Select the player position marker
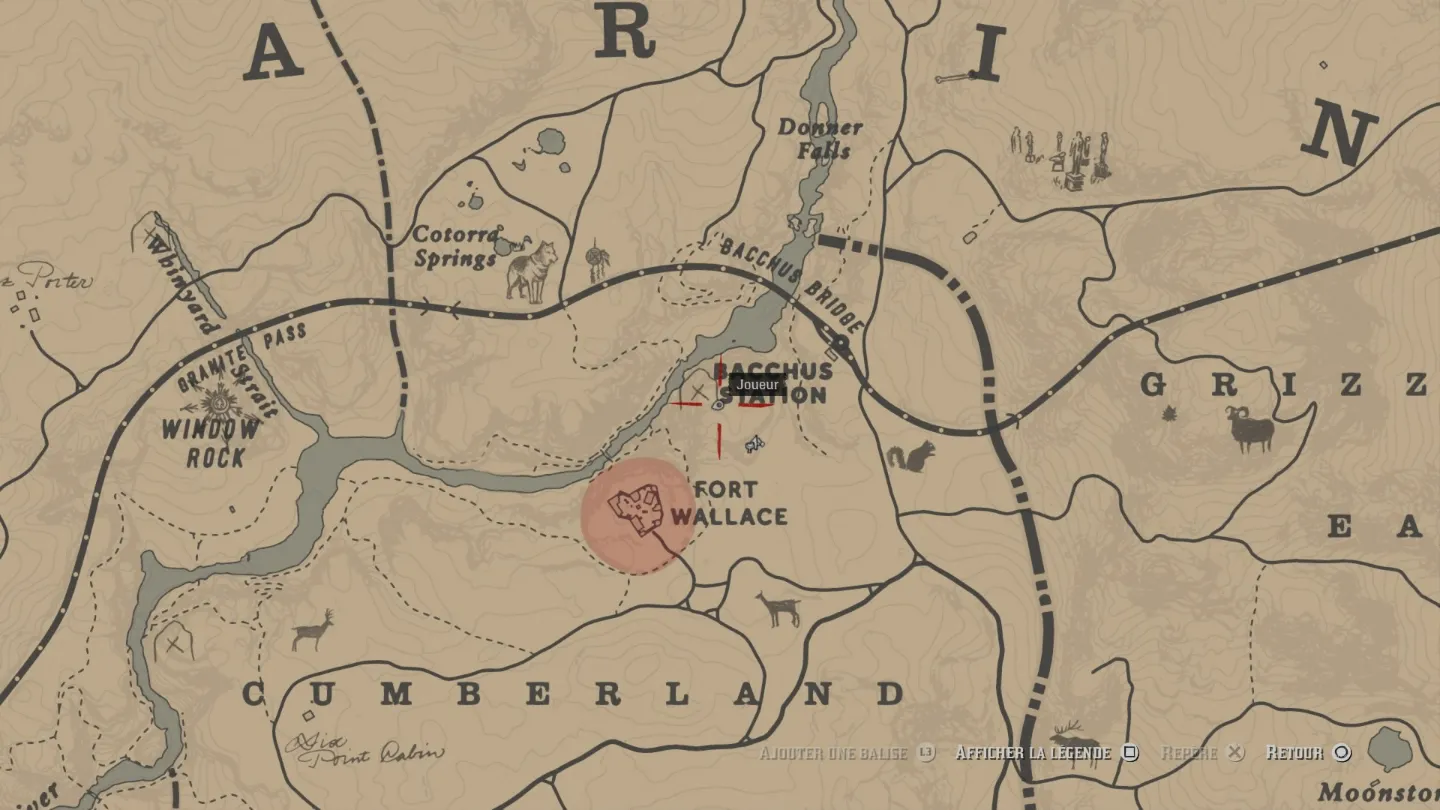This screenshot has height=810, width=1440. pos(718,405)
